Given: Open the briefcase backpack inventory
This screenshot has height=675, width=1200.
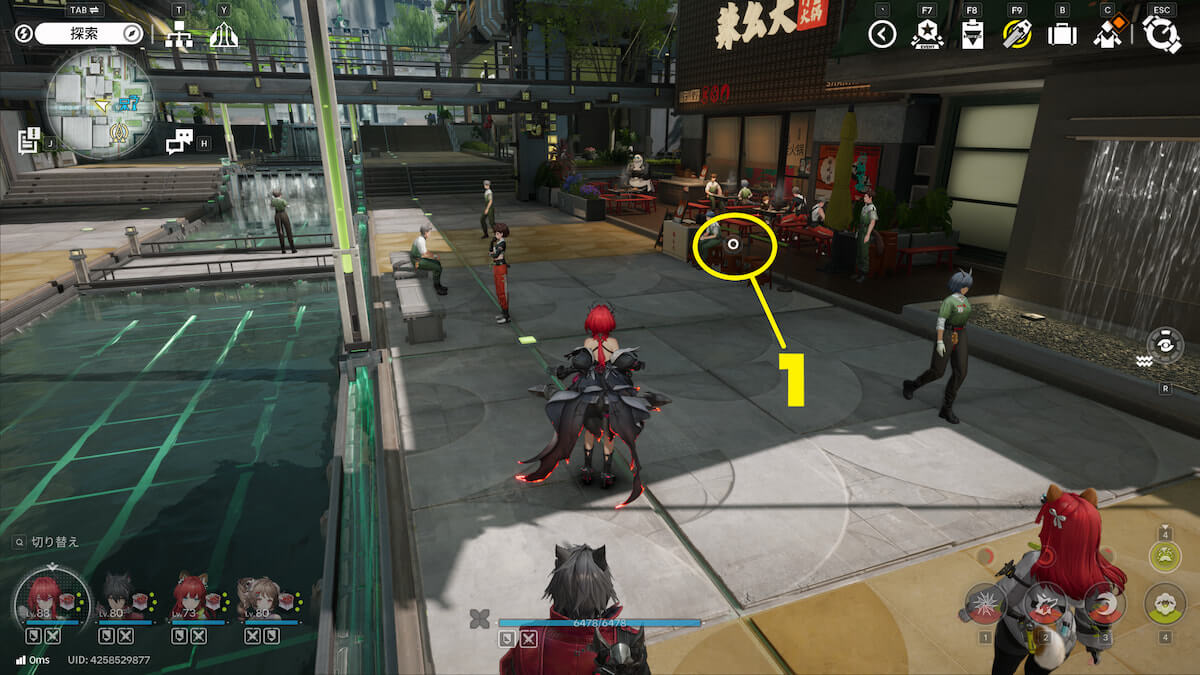Looking at the screenshot, I should [x=1061, y=36].
